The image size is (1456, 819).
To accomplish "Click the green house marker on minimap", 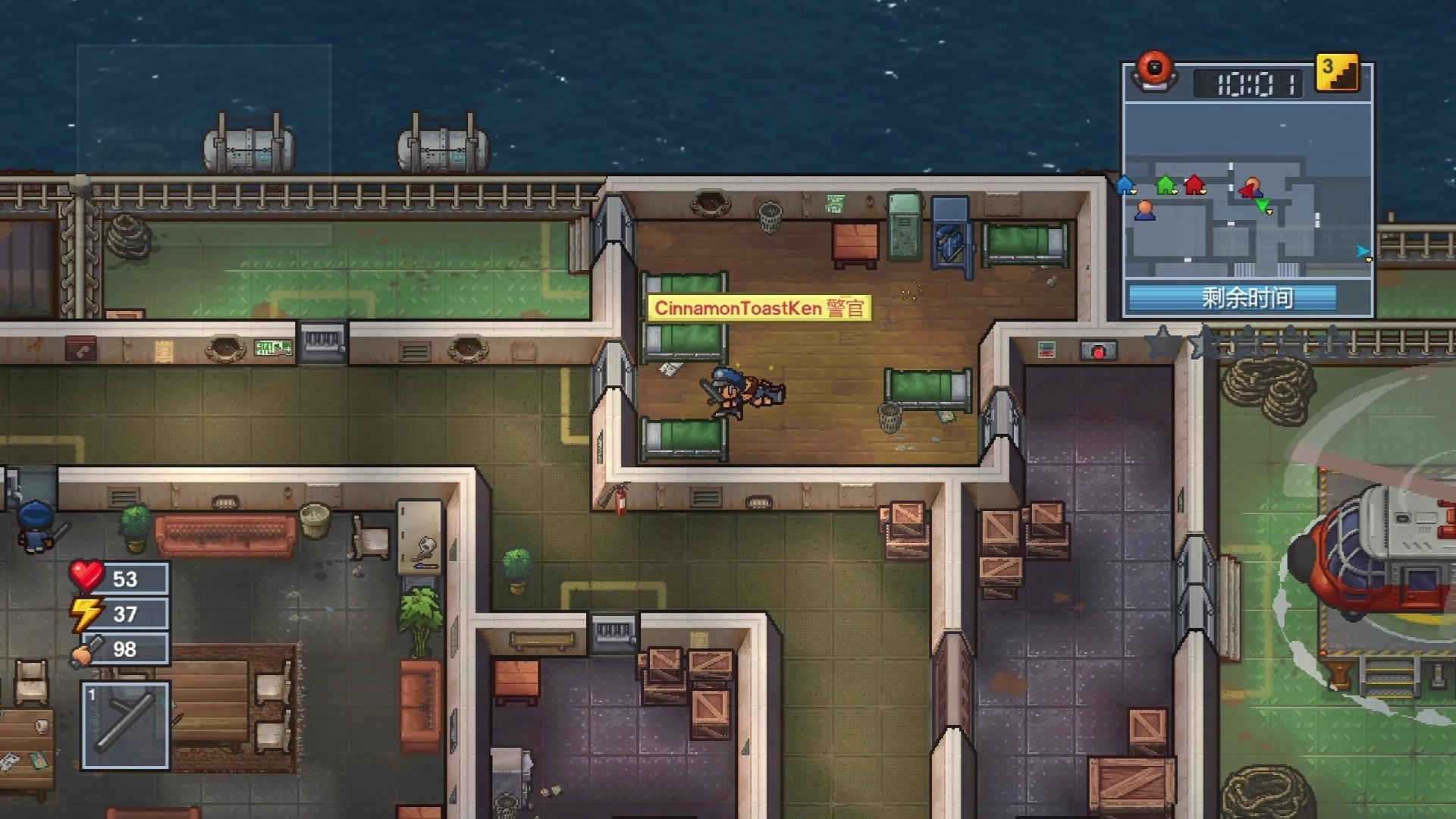I will tap(1166, 184).
